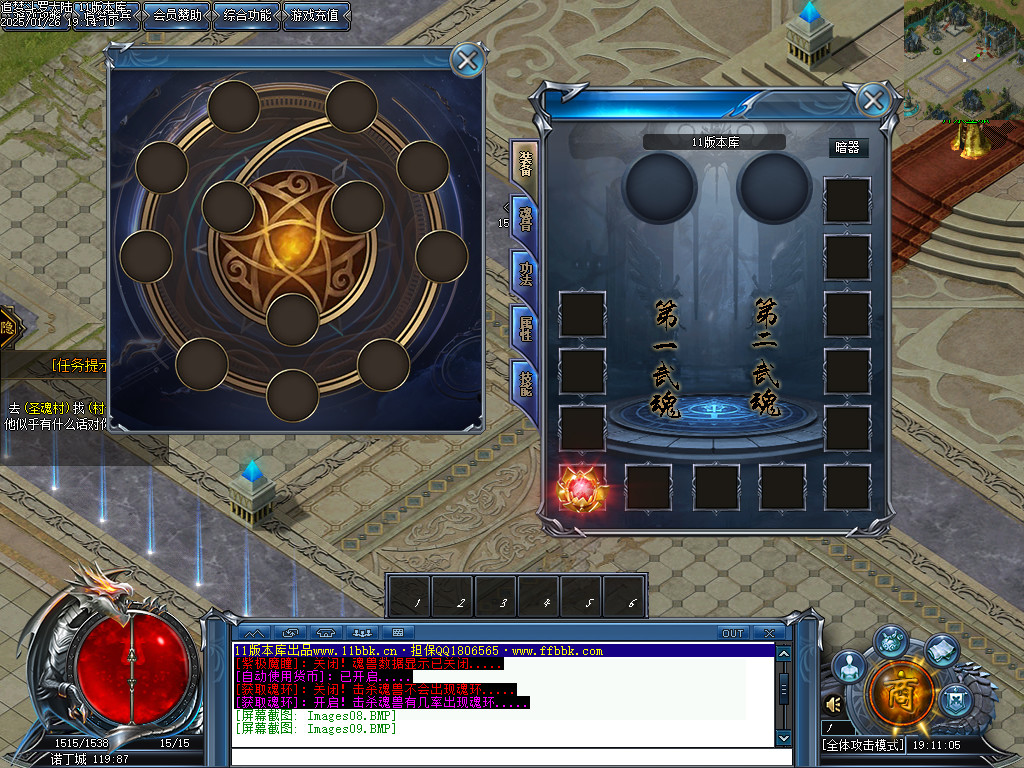Open the 综合功能 menu

click(x=247, y=15)
